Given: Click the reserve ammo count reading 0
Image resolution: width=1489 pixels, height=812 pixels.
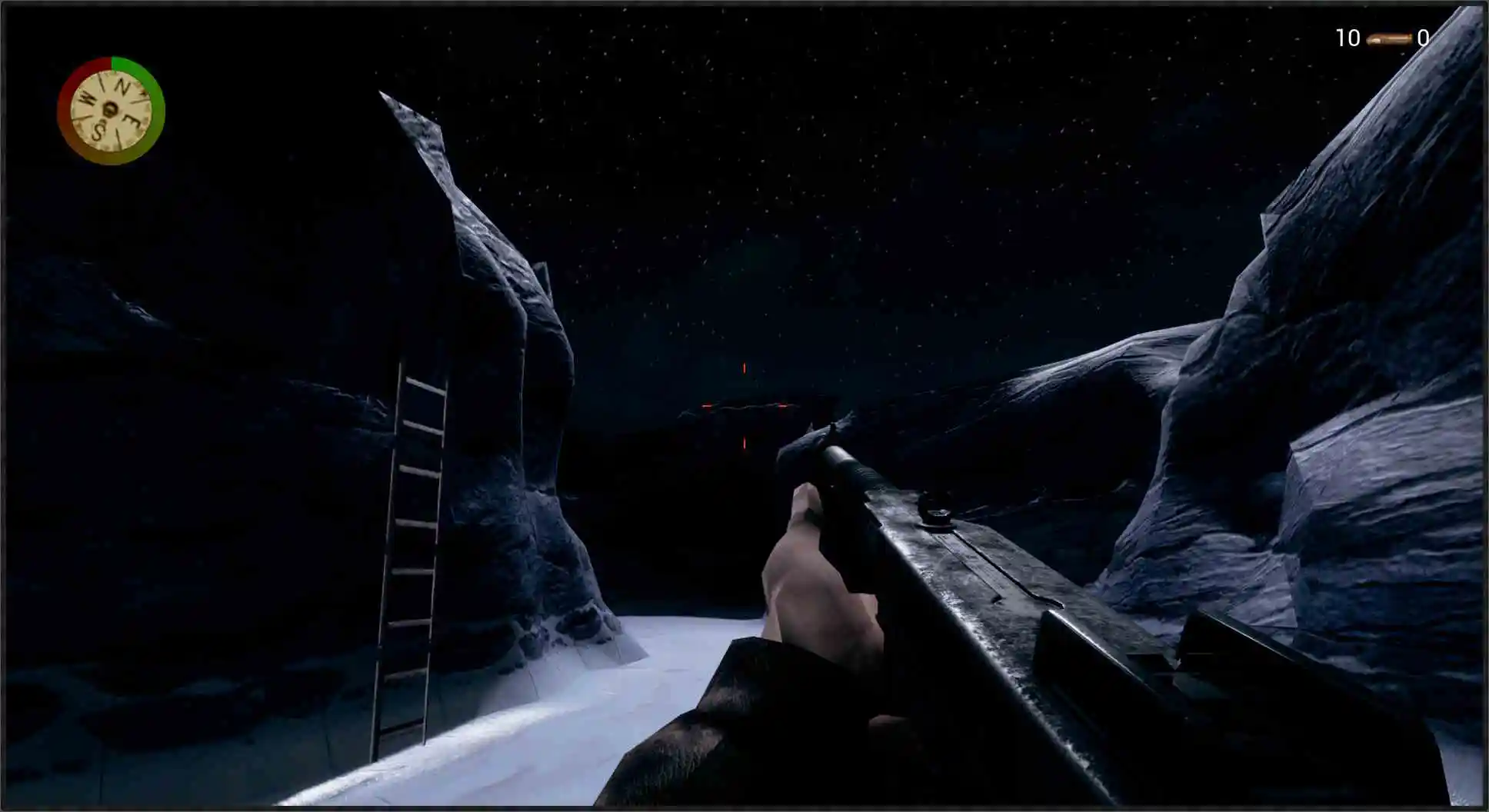Looking at the screenshot, I should click(1424, 37).
